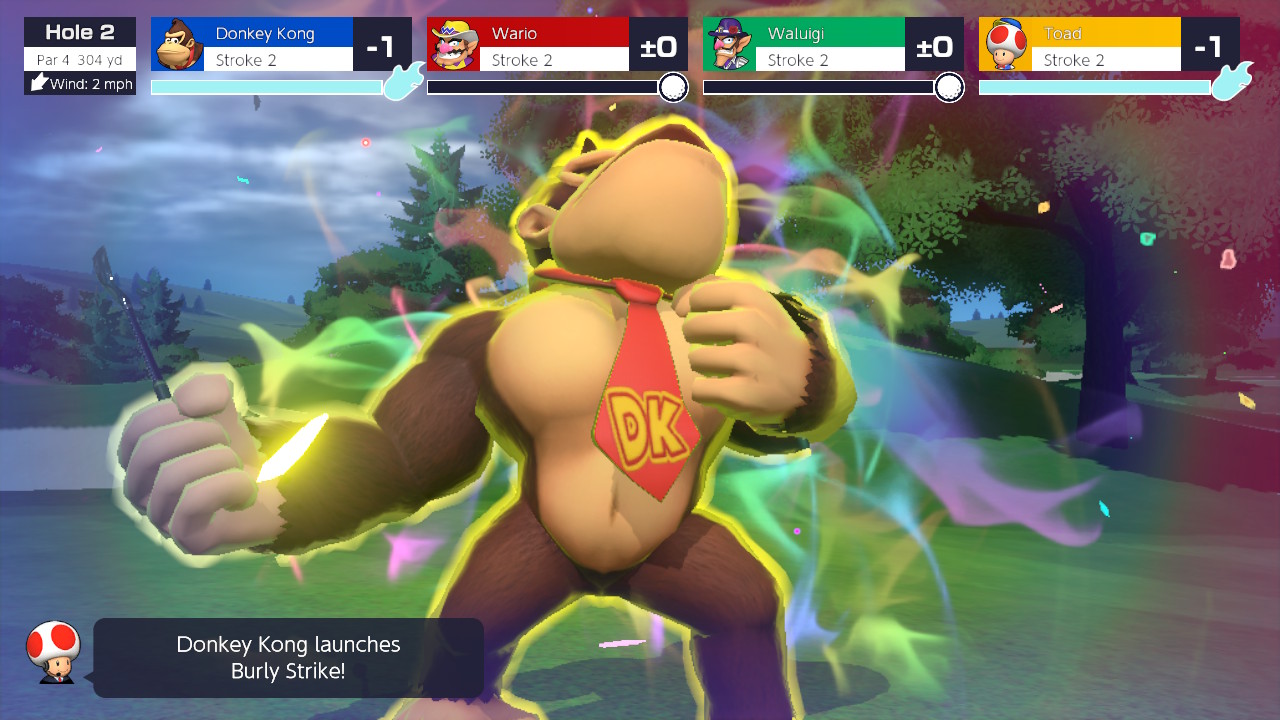Click the golf ball marker on Wario's gauge

pyautogui.click(x=673, y=88)
